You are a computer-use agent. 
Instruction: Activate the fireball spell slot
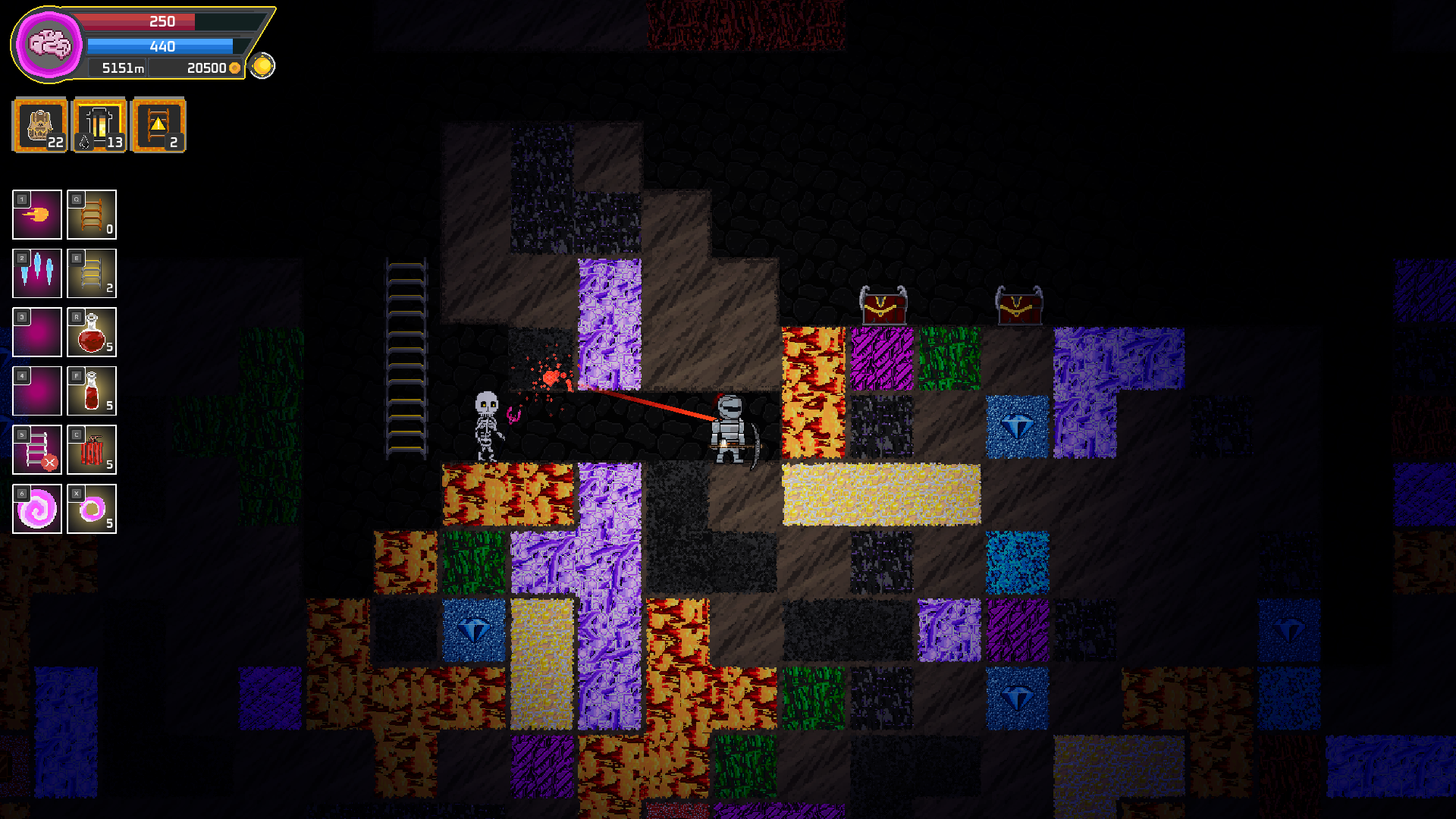tap(37, 215)
